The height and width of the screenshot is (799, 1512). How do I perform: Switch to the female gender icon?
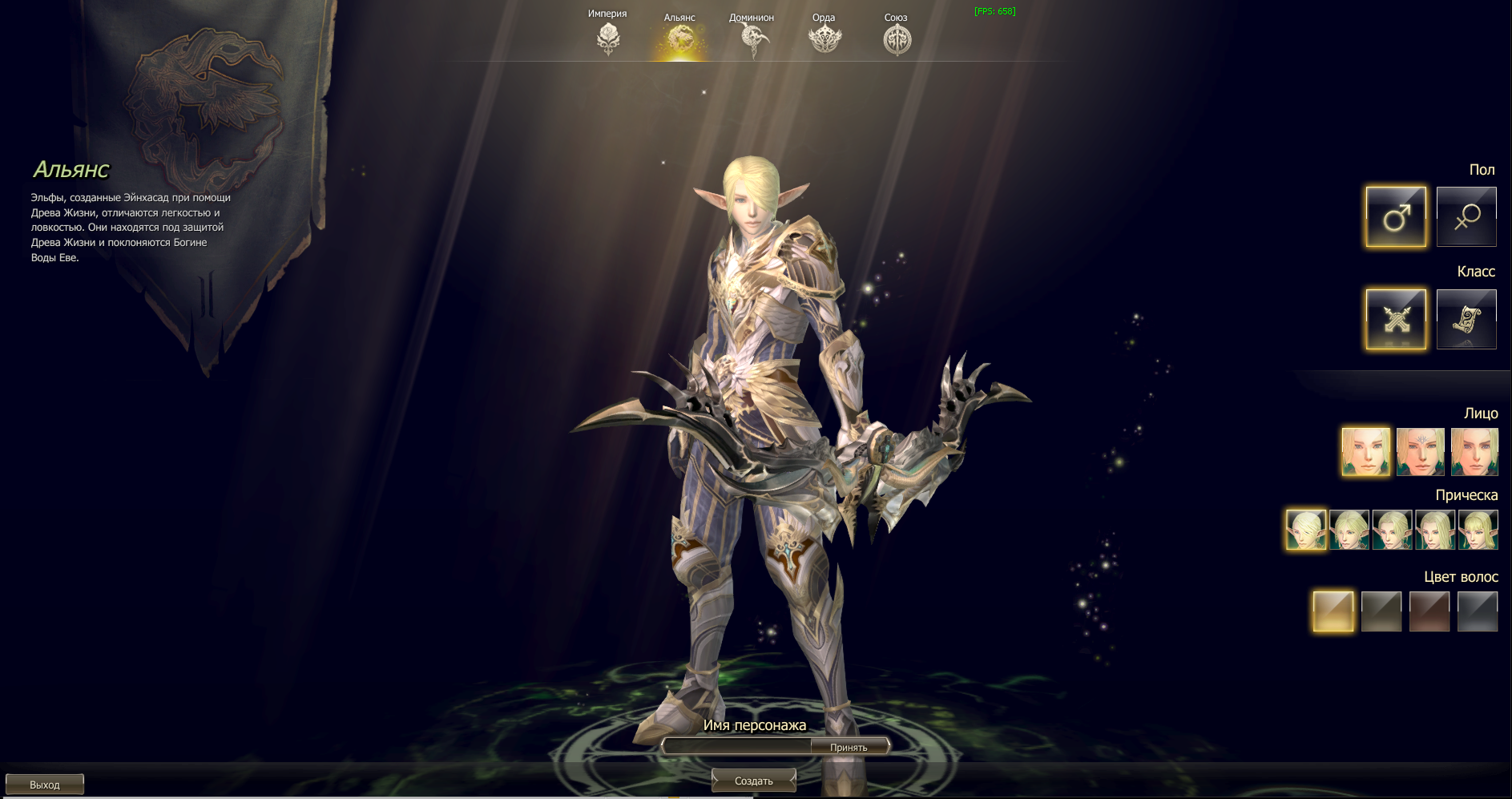[x=1466, y=216]
